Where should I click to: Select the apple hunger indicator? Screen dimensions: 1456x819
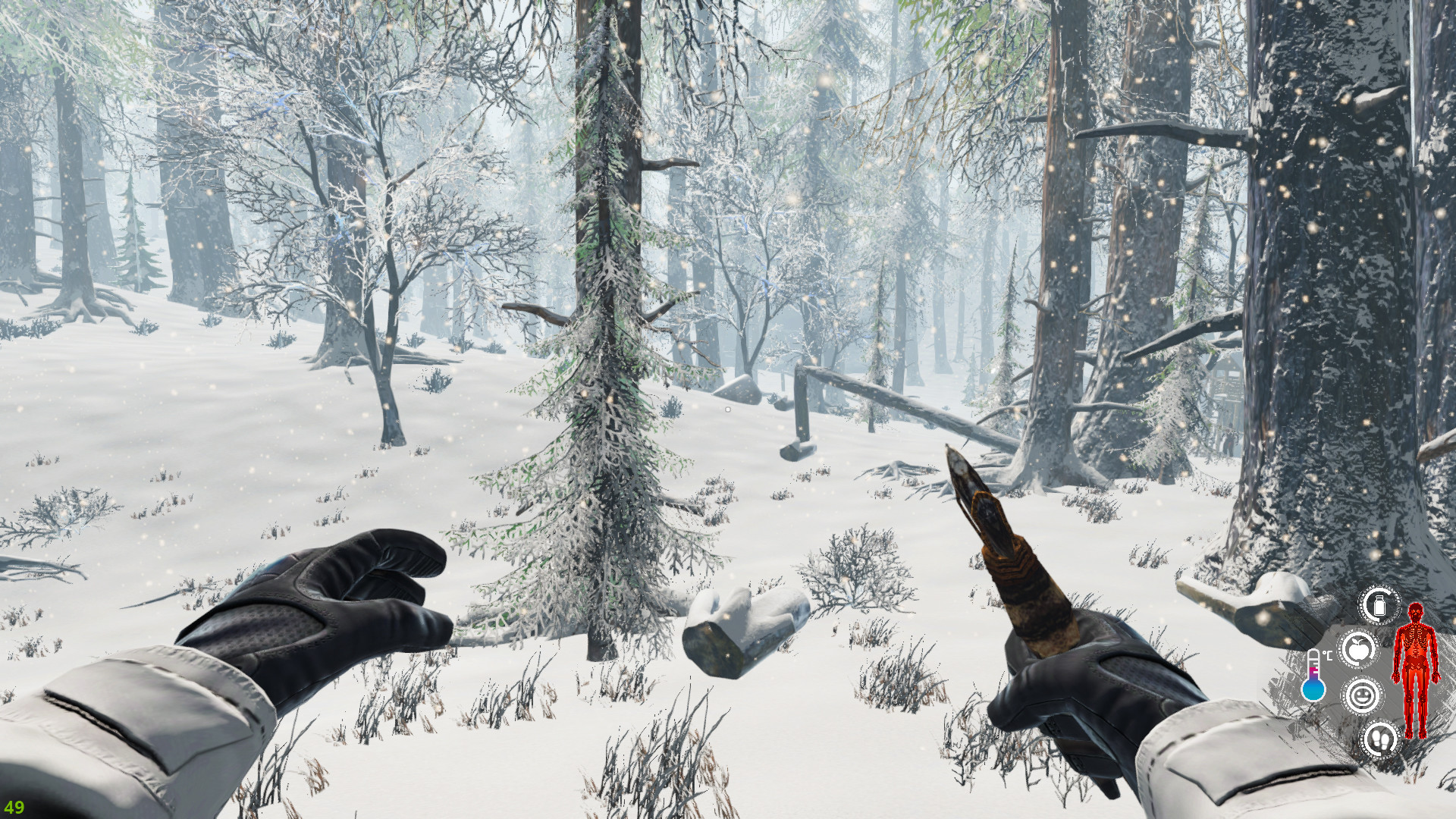pyautogui.click(x=1357, y=648)
